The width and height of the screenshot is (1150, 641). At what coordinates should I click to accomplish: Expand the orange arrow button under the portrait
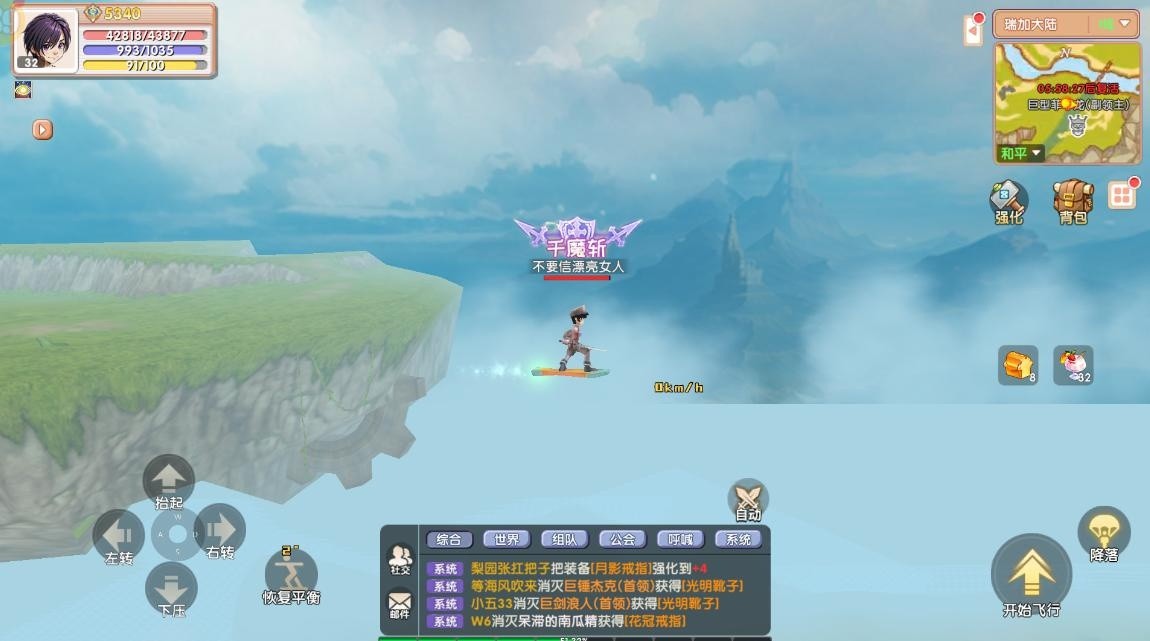(42, 130)
